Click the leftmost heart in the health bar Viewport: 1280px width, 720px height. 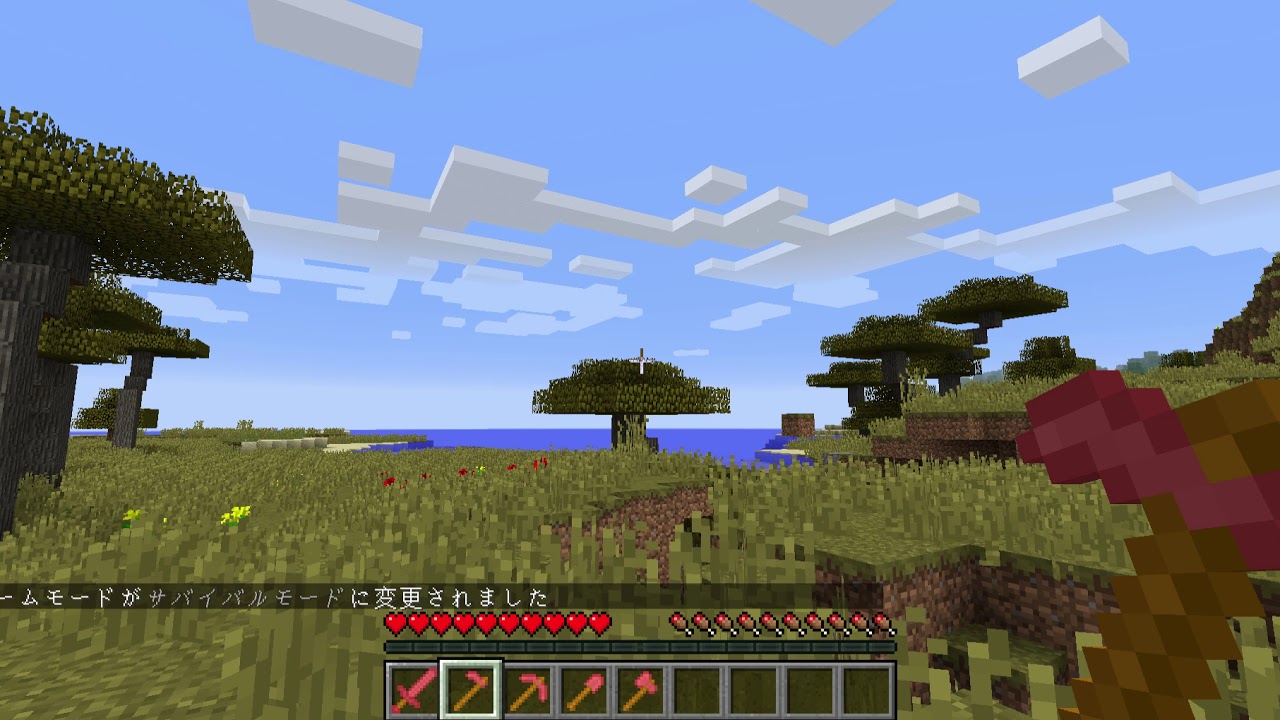click(397, 622)
